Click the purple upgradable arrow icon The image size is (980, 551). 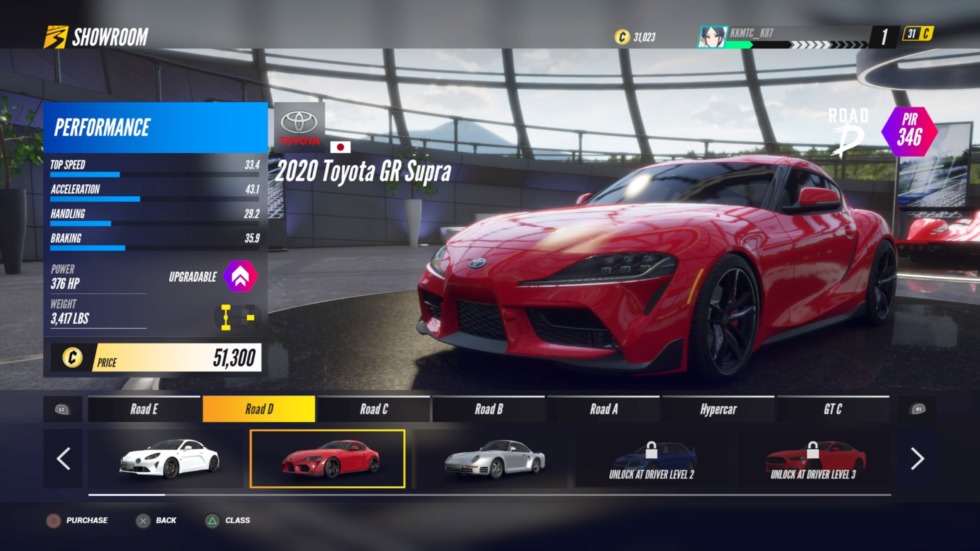point(240,276)
